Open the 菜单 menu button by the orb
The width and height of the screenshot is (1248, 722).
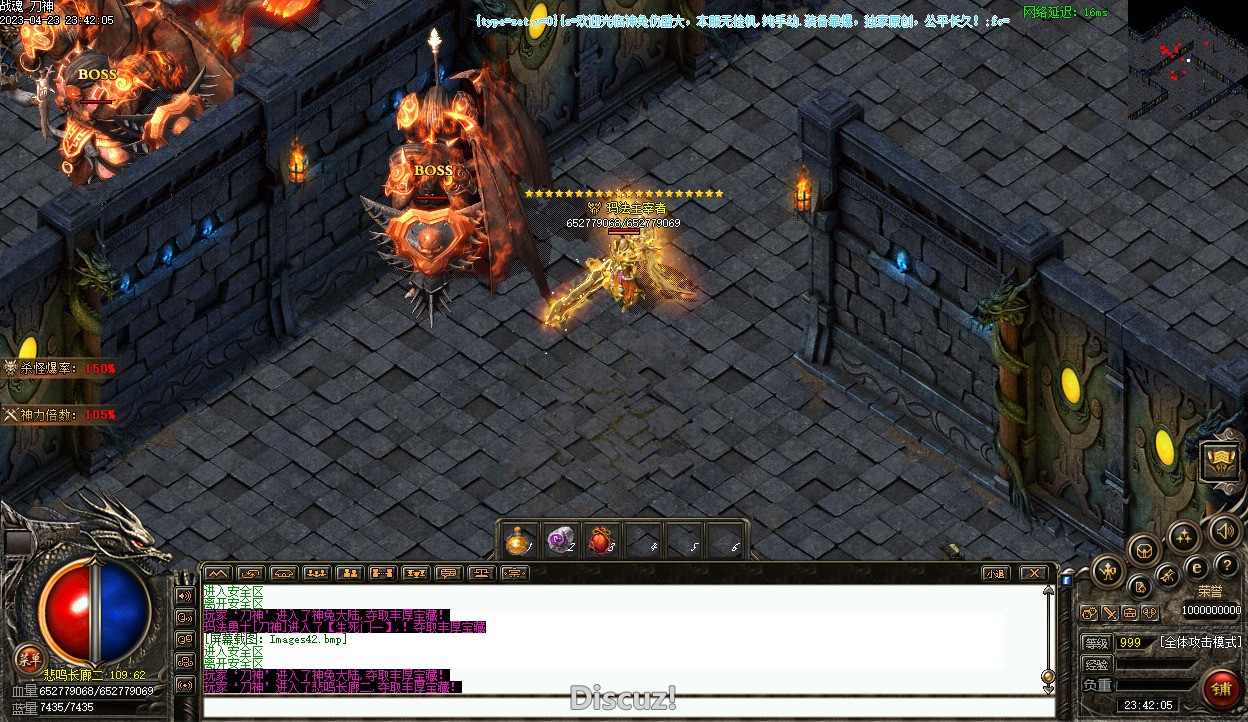click(x=29, y=659)
